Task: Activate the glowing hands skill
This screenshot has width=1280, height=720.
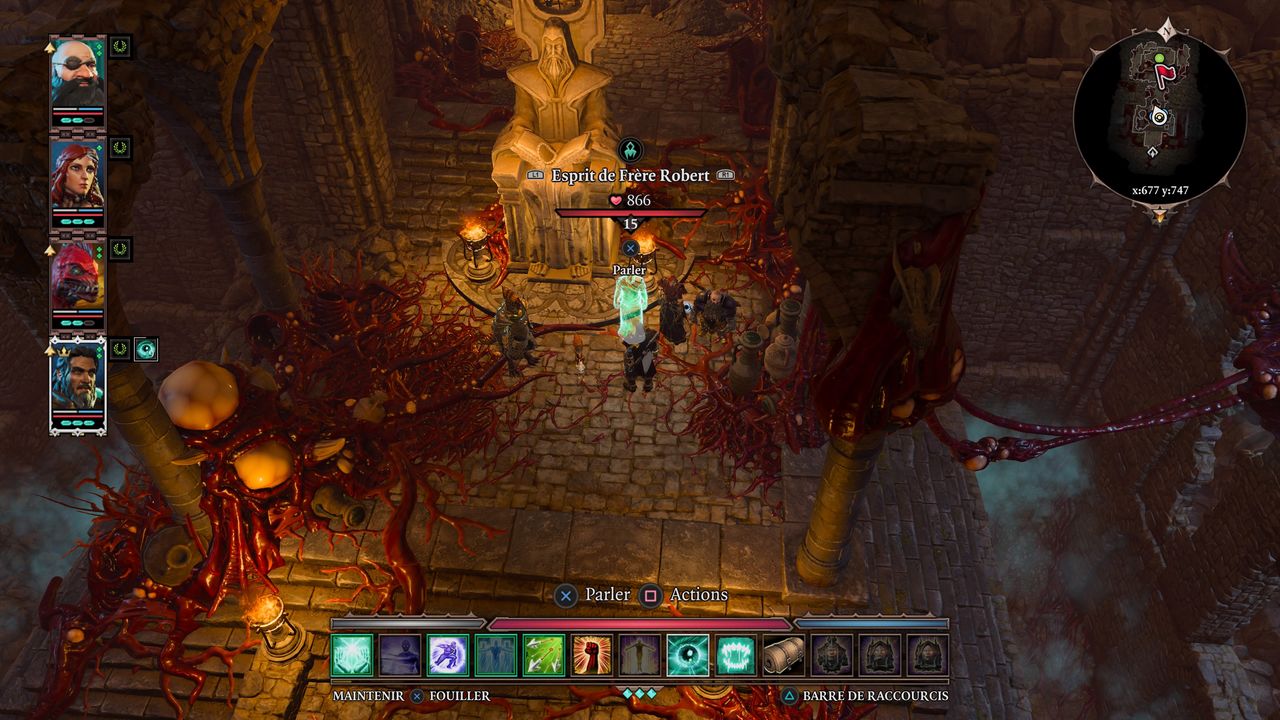Action: (x=352, y=655)
